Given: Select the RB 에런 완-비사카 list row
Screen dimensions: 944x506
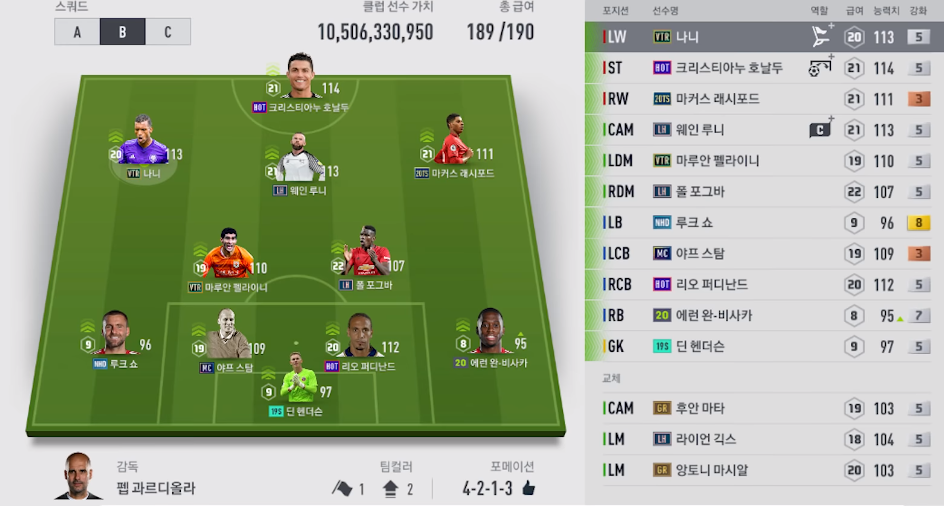Looking at the screenshot, I should [764, 316].
